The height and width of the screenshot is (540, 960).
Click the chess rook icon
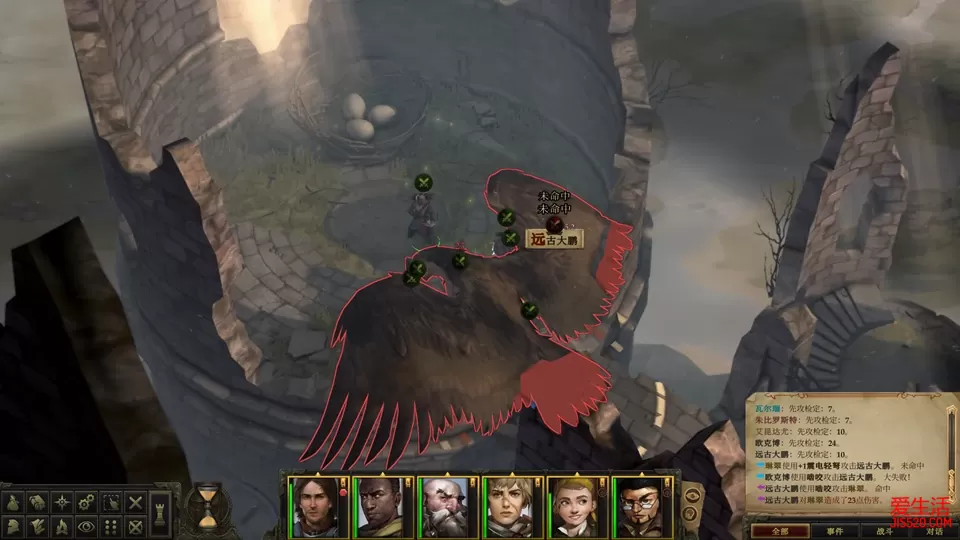tap(160, 514)
